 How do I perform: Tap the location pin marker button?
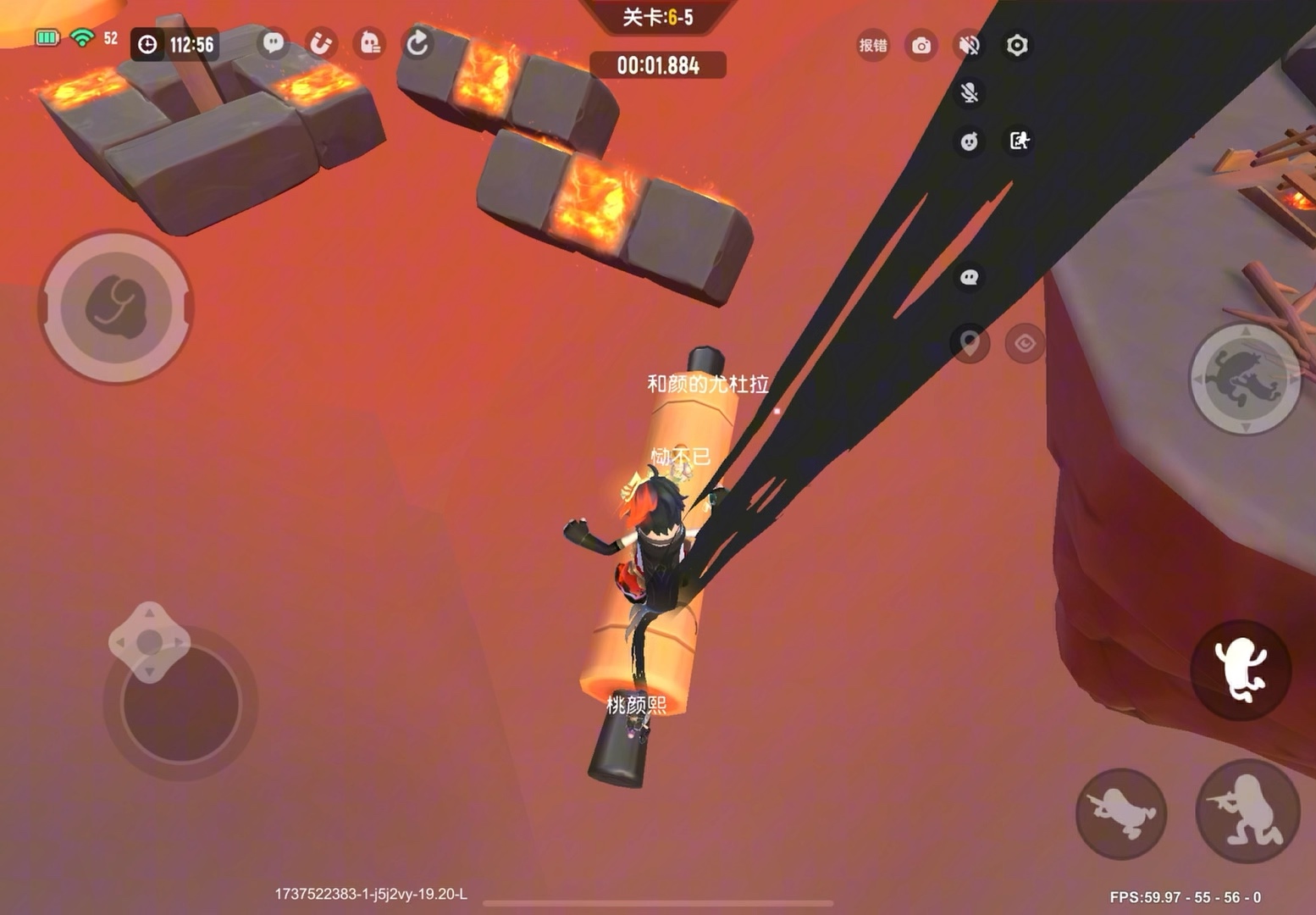pyautogui.click(x=970, y=343)
